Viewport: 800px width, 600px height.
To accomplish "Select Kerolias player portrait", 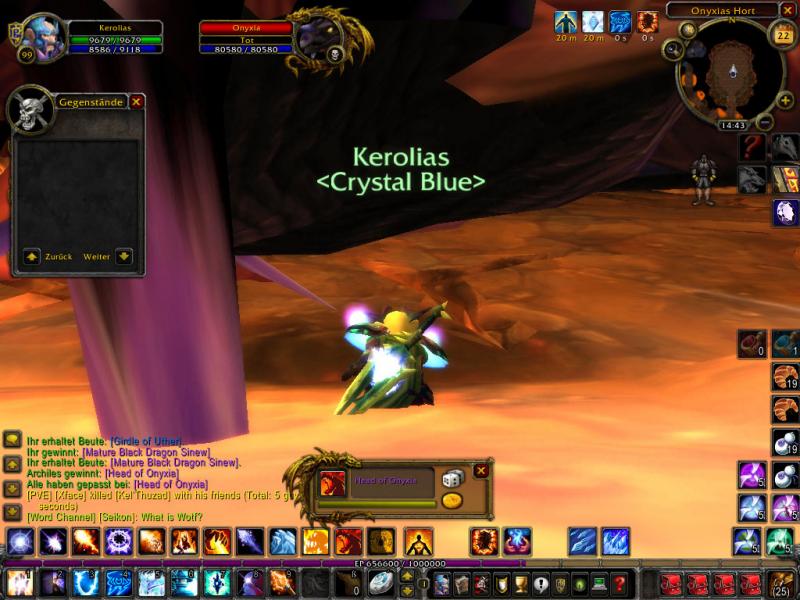I will [x=42, y=37].
